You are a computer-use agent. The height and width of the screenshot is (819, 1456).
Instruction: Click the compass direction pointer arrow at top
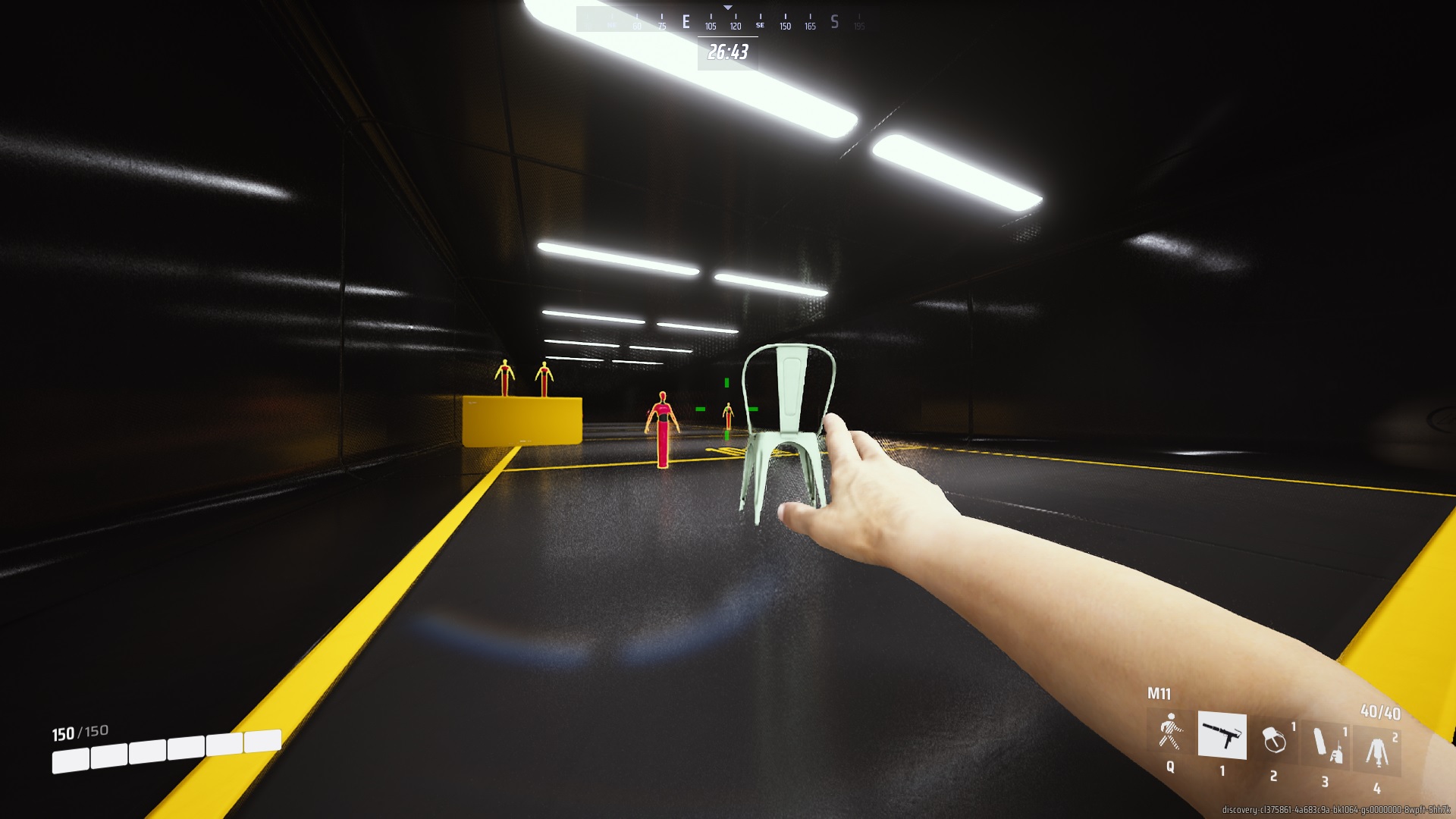(x=728, y=8)
